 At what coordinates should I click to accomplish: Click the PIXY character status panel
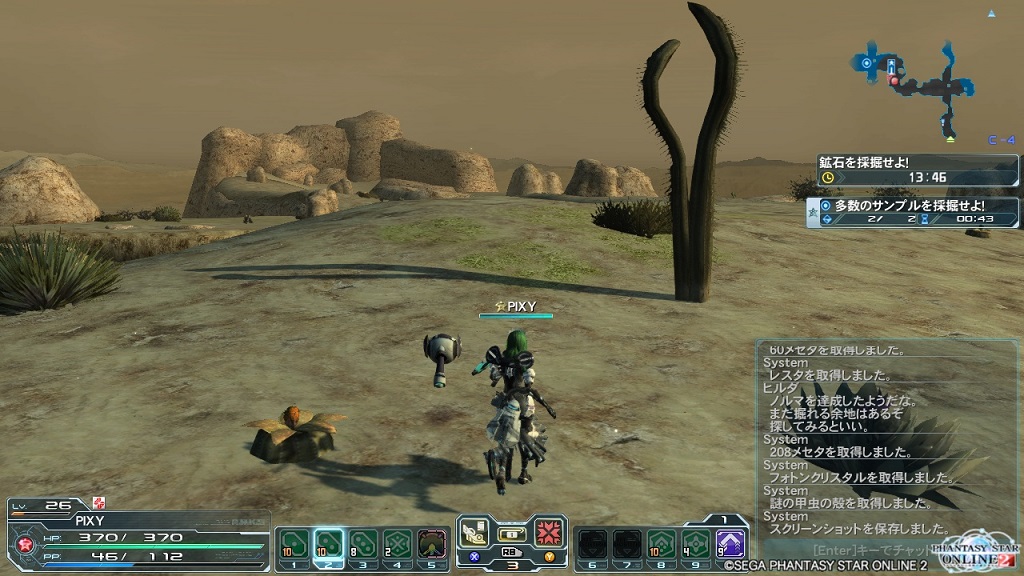(140, 536)
